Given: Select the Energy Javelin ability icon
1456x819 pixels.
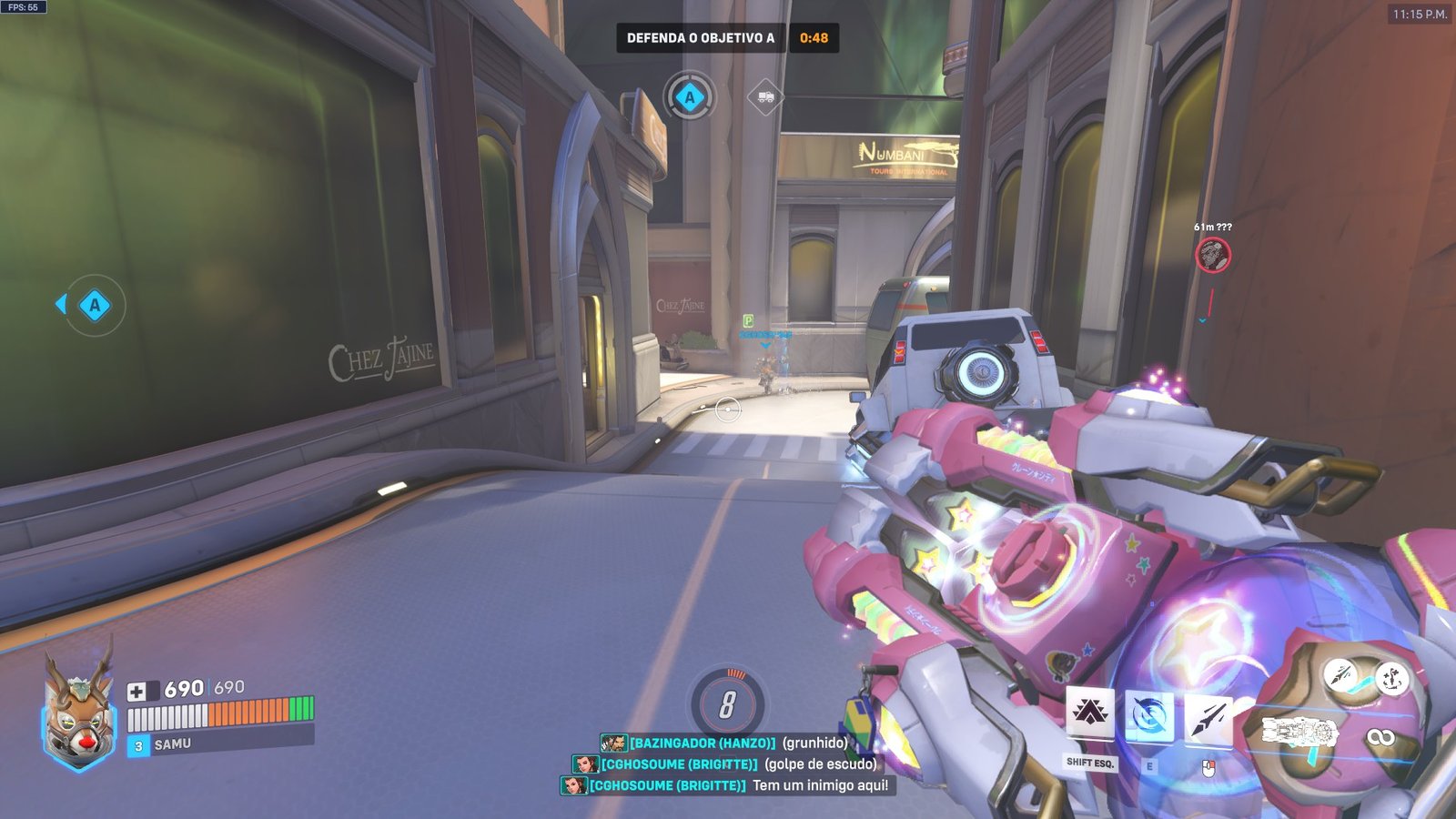Looking at the screenshot, I should [1208, 718].
